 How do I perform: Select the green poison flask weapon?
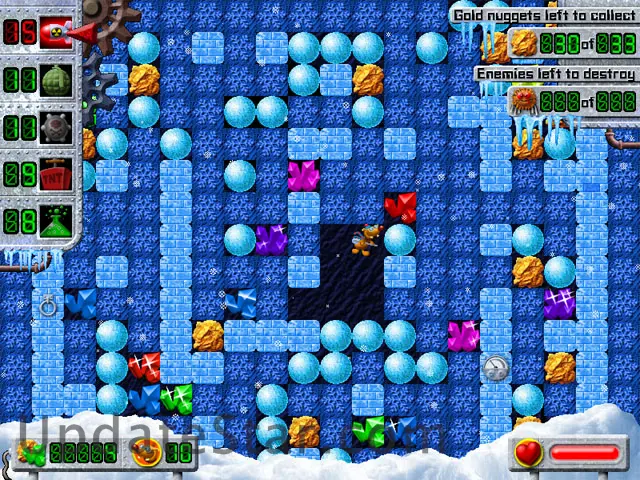pos(57,222)
